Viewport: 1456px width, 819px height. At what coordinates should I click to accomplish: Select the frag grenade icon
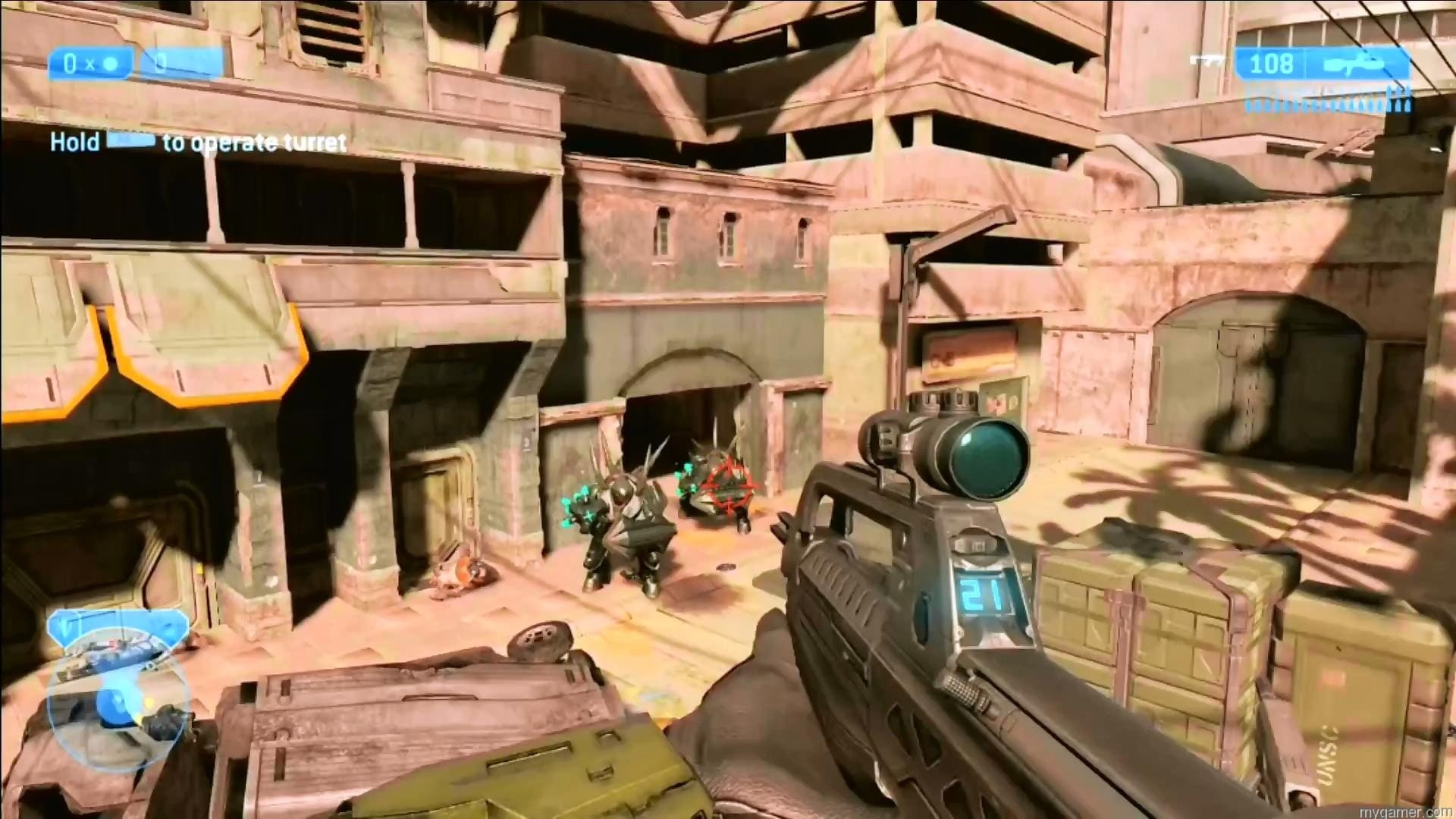110,64
